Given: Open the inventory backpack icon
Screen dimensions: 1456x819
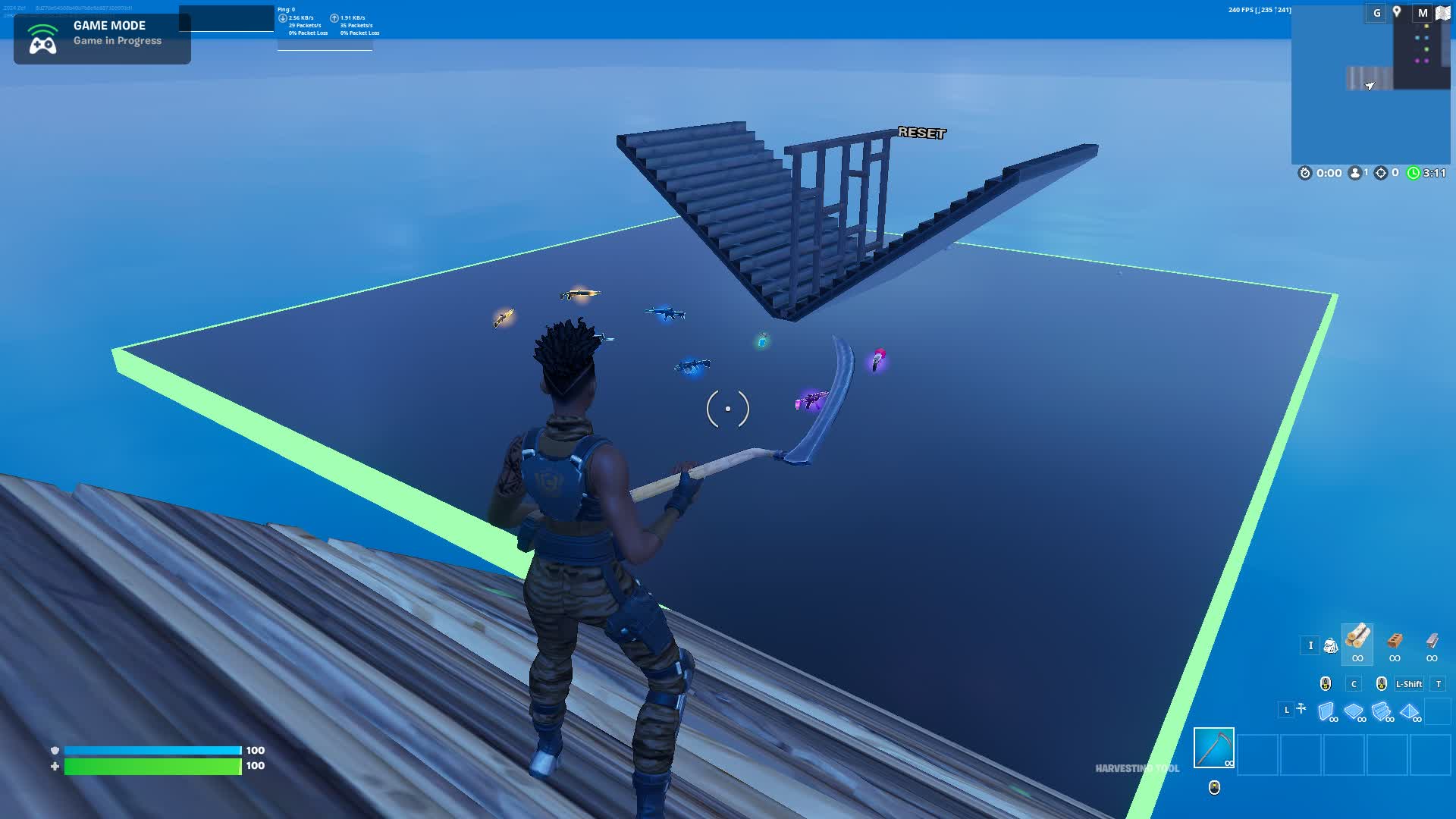Looking at the screenshot, I should (1331, 646).
